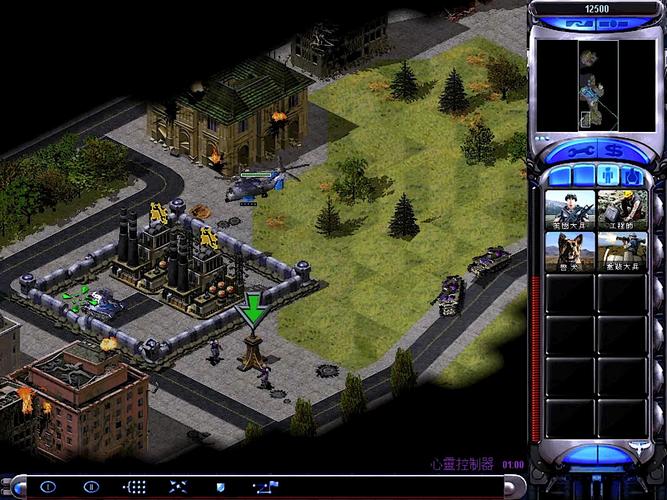Select control group two button on command bar
The height and width of the screenshot is (500, 667).
91,487
